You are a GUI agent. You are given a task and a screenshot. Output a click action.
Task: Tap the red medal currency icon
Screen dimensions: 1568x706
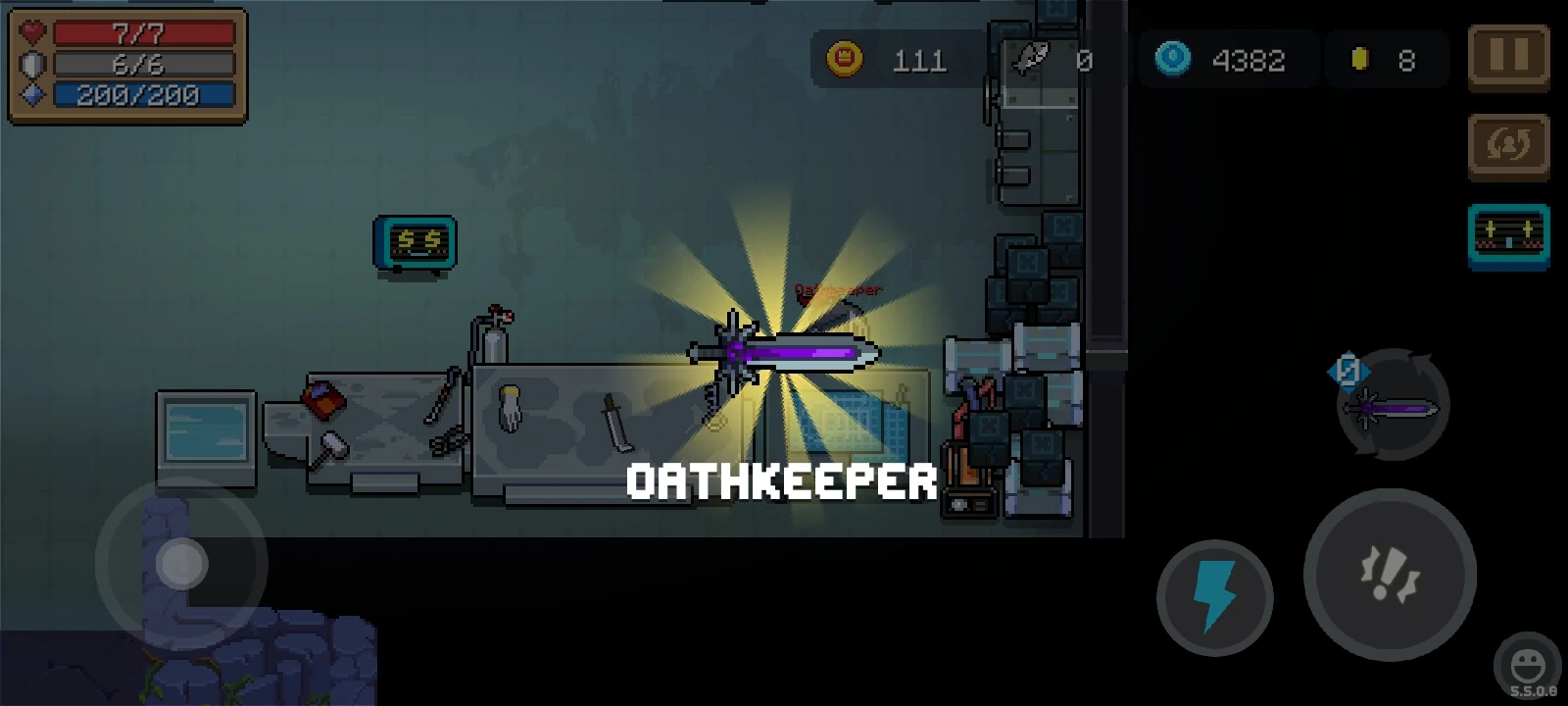point(844,60)
